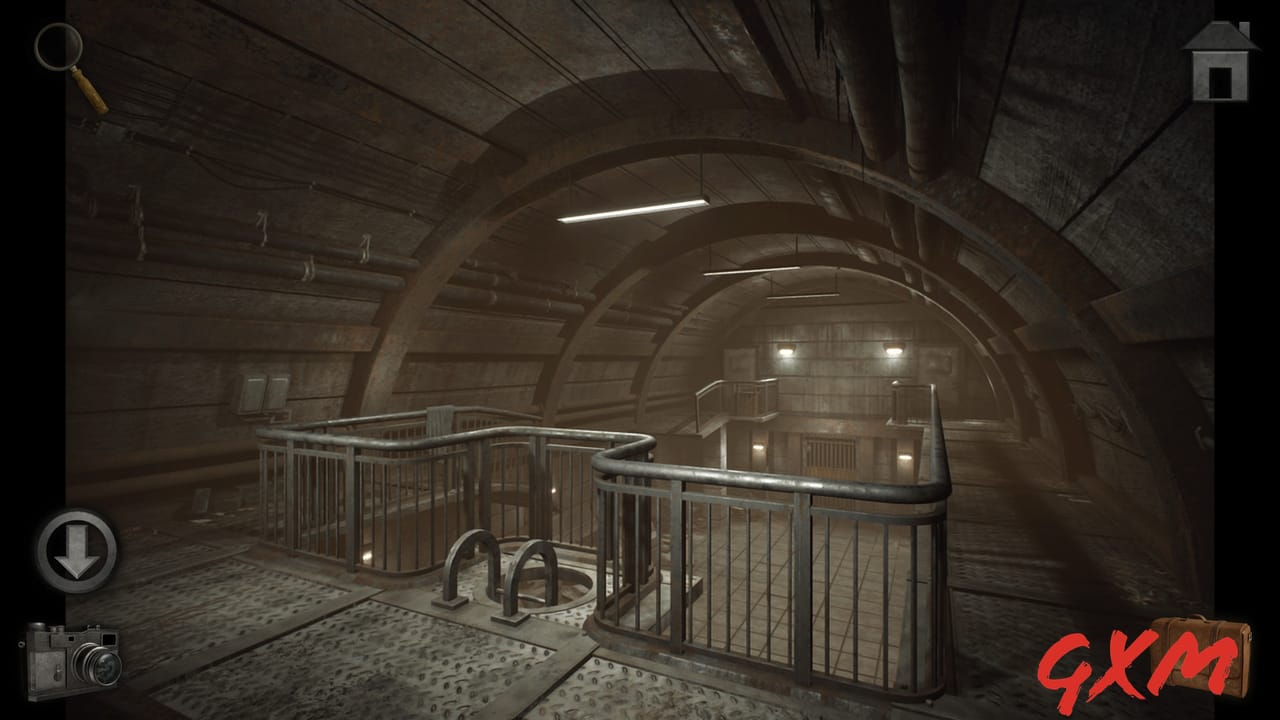The width and height of the screenshot is (1280, 720).
Task: Click the doorway vents in the far wall
Action: 830,450
